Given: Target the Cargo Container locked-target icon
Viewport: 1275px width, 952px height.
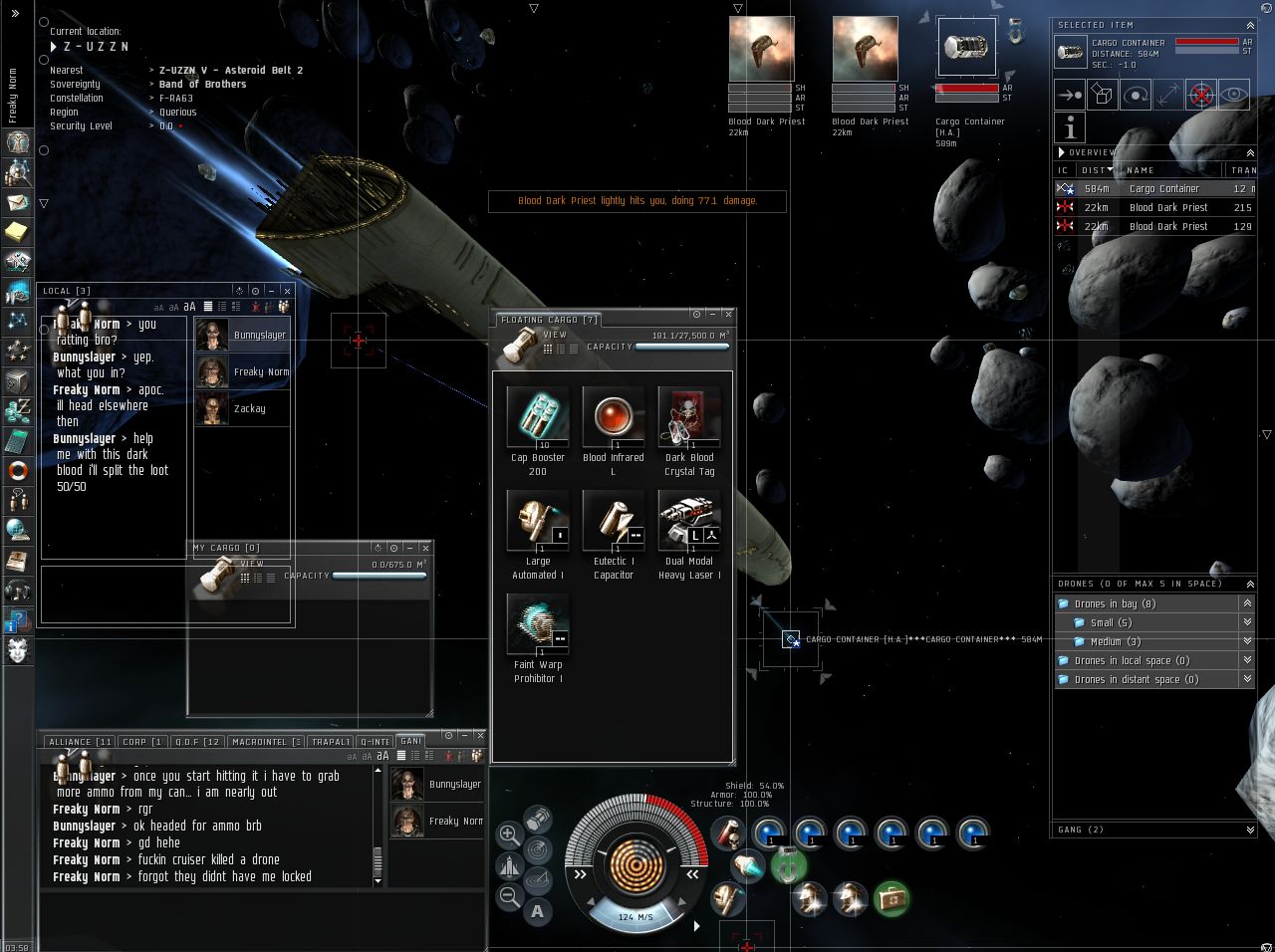Looking at the screenshot, I should point(966,48).
